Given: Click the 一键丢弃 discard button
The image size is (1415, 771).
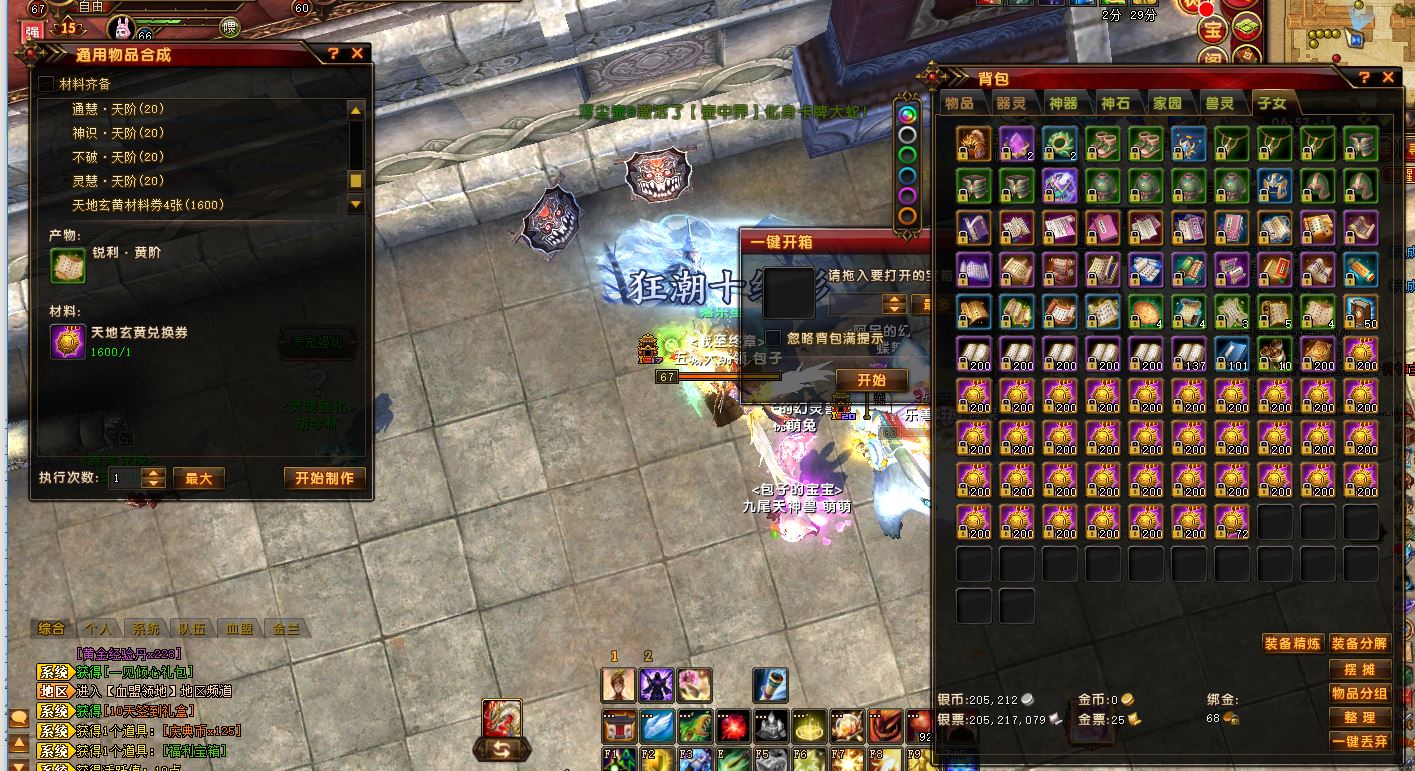Looking at the screenshot, I should (x=1360, y=741).
